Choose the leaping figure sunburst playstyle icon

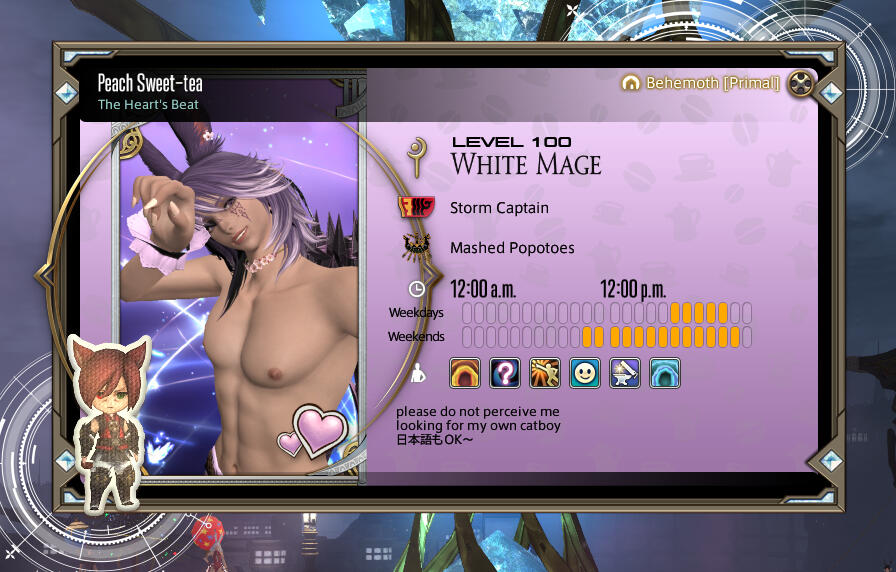(545, 373)
